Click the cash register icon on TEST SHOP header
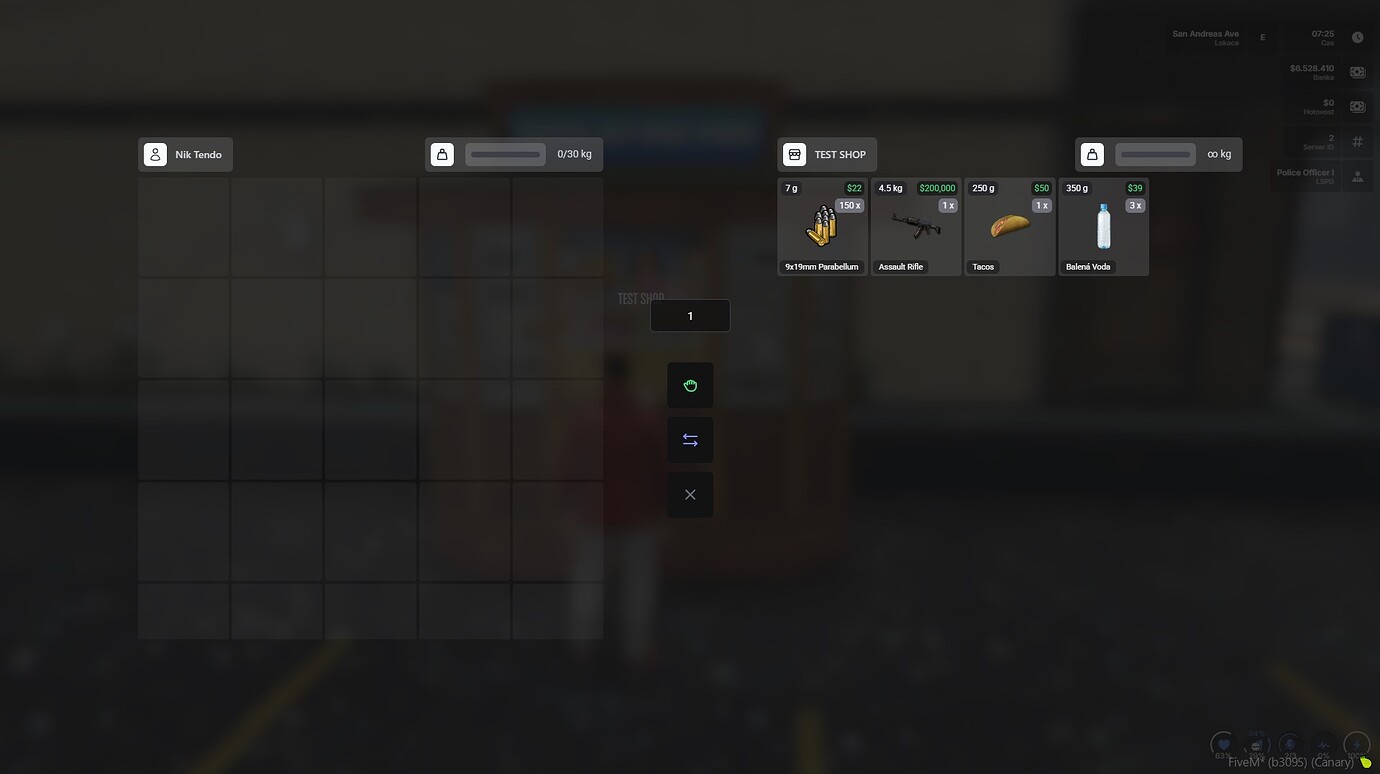 click(x=794, y=154)
